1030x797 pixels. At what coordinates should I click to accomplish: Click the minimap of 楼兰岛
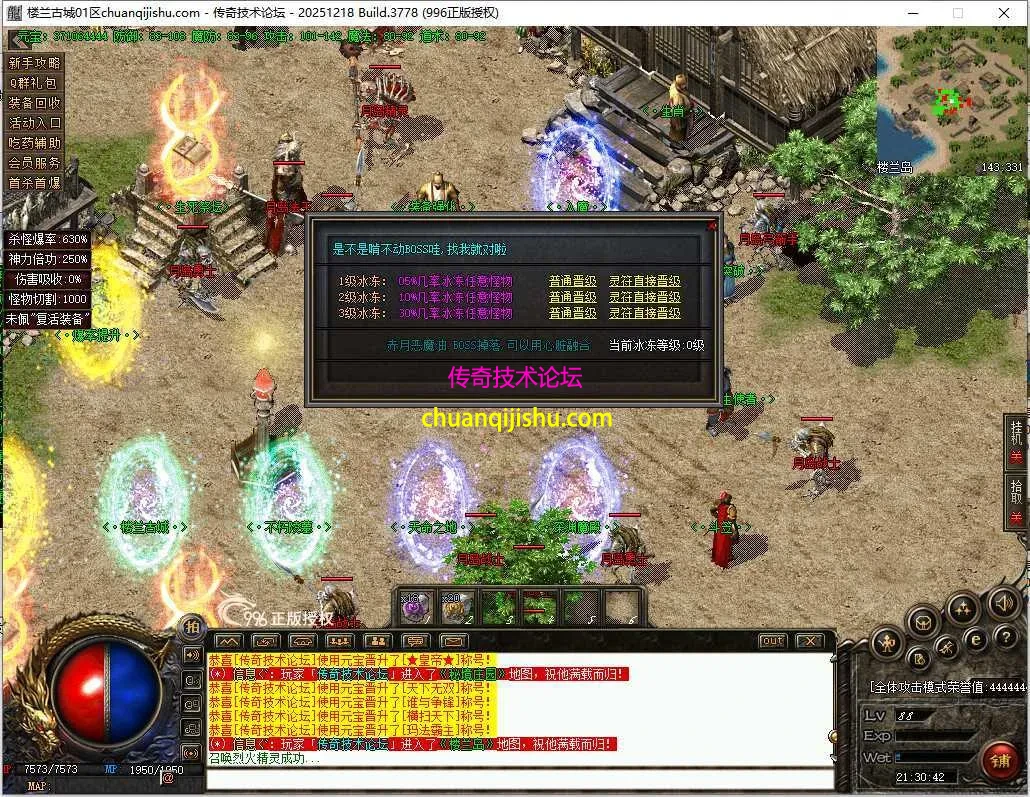click(x=950, y=100)
